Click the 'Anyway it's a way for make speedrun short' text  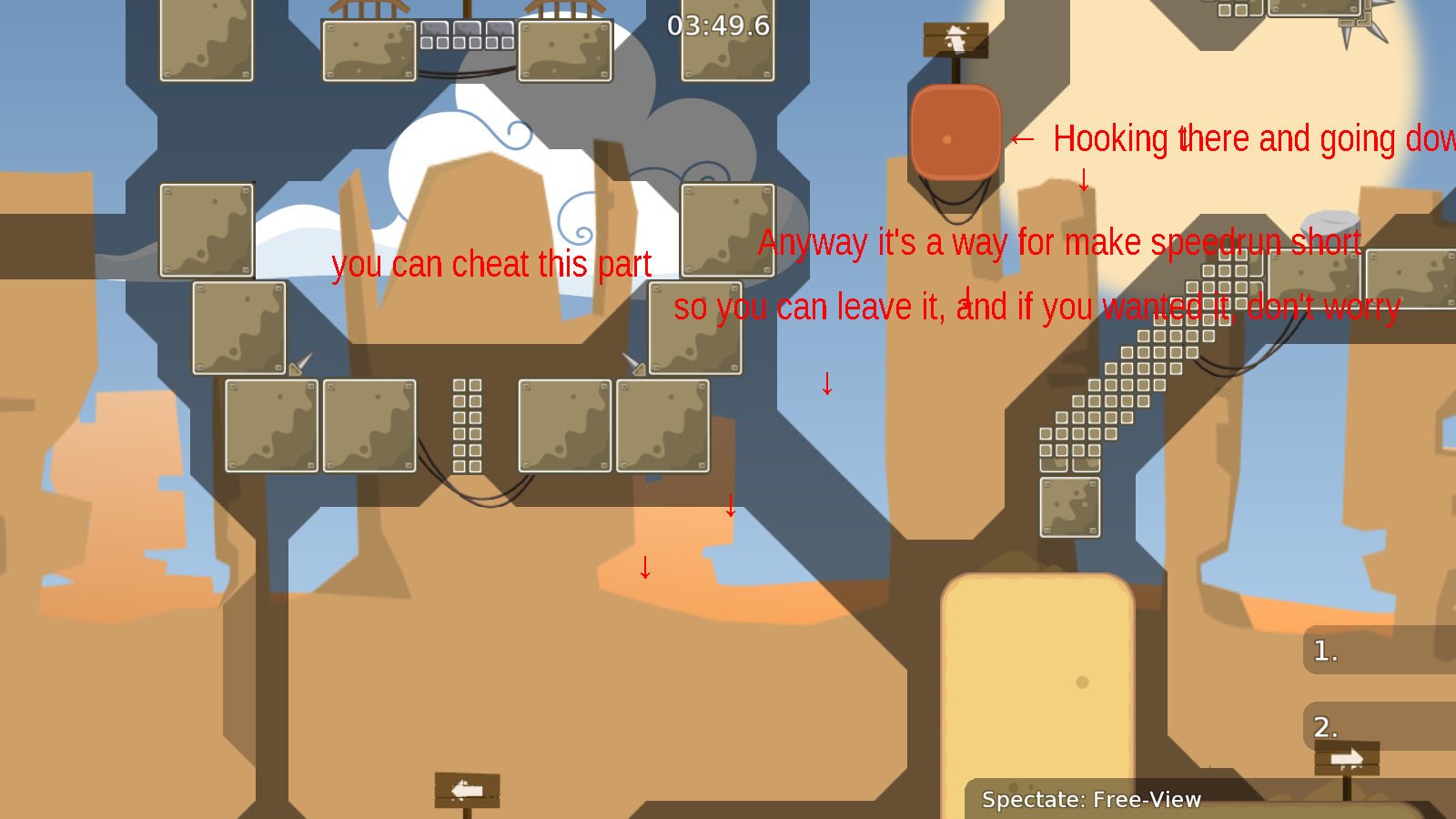coord(1058,242)
